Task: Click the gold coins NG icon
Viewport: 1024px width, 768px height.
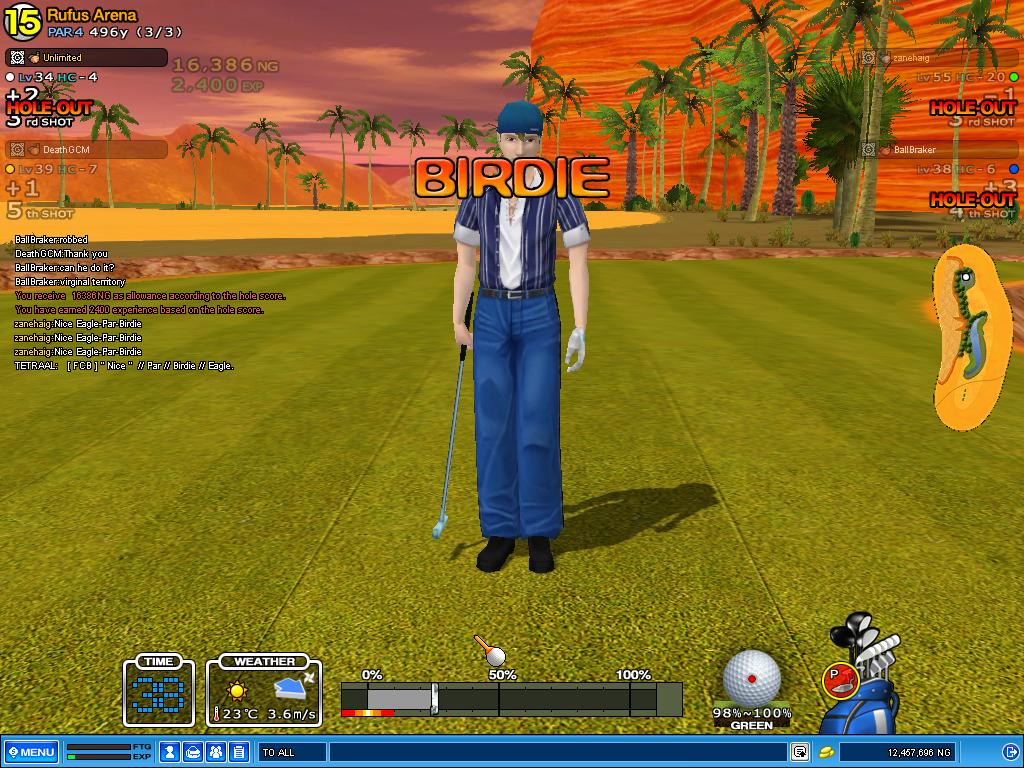Action: pyautogui.click(x=827, y=752)
